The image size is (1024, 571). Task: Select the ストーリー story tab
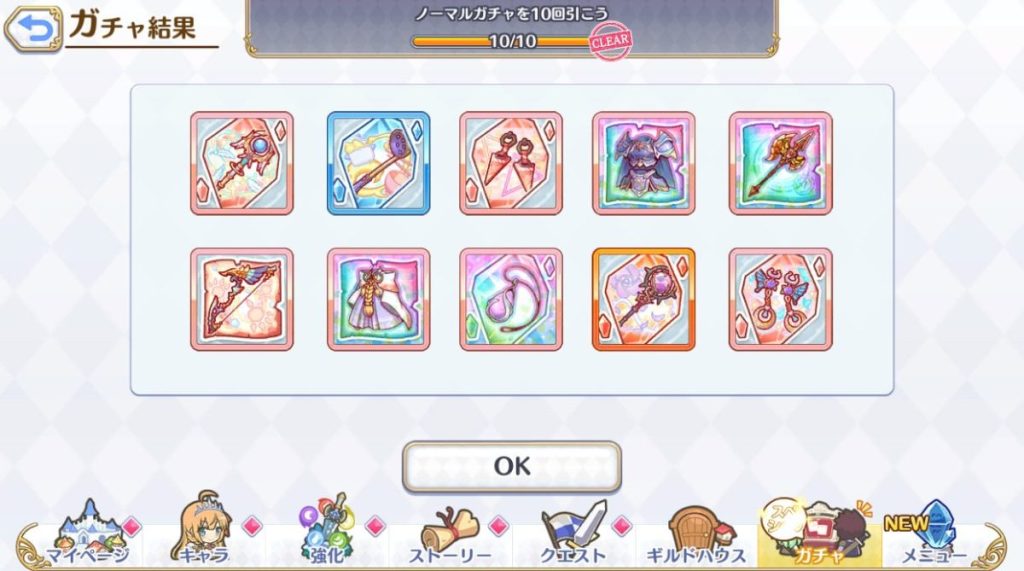(449, 536)
